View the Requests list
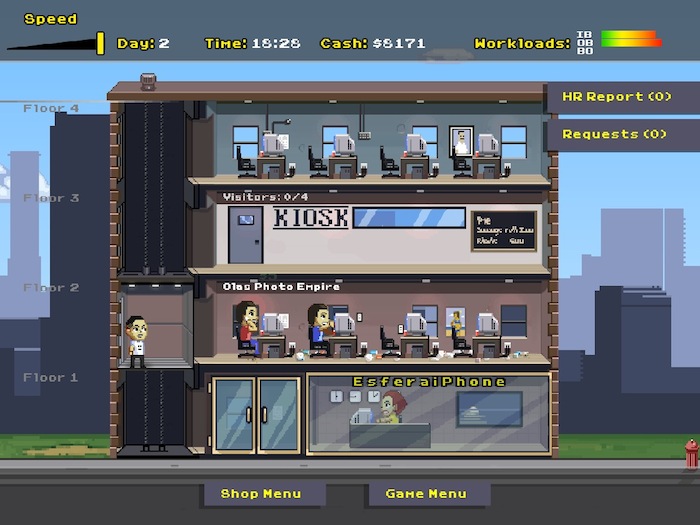700x525 pixels. [x=615, y=134]
